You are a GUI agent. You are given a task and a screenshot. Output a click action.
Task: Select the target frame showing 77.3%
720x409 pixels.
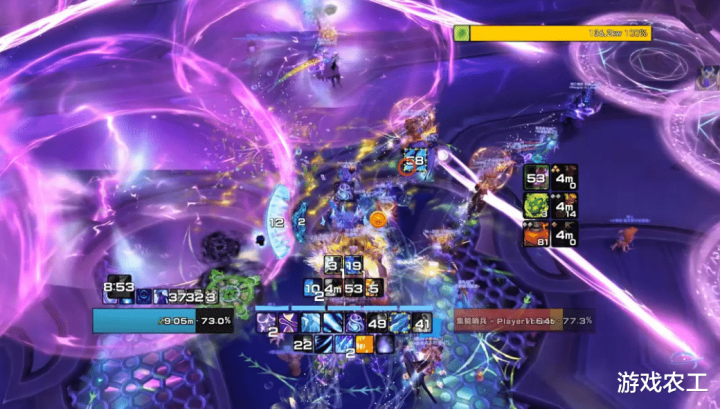(x=518, y=322)
